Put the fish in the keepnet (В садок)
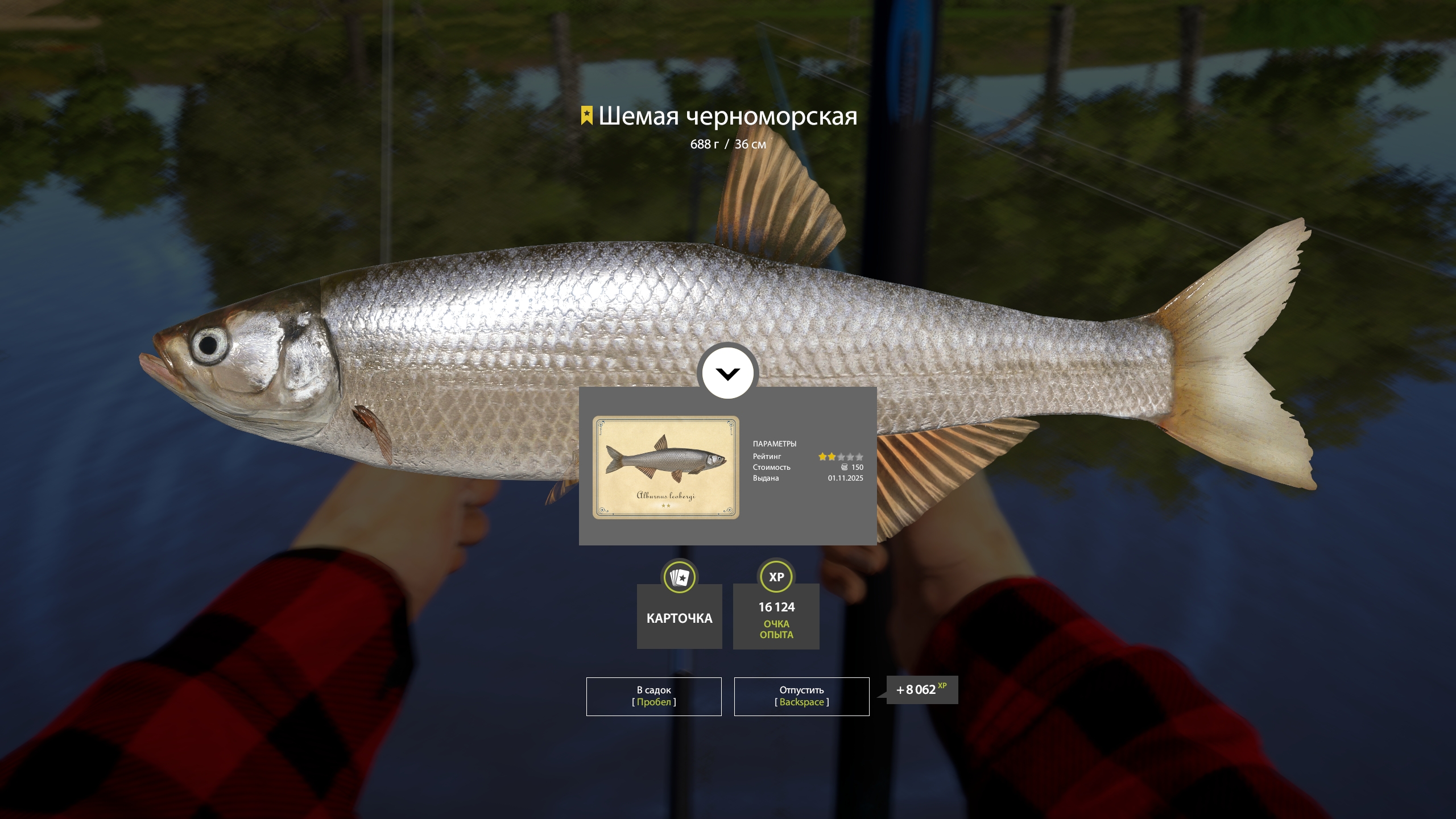 click(x=653, y=696)
